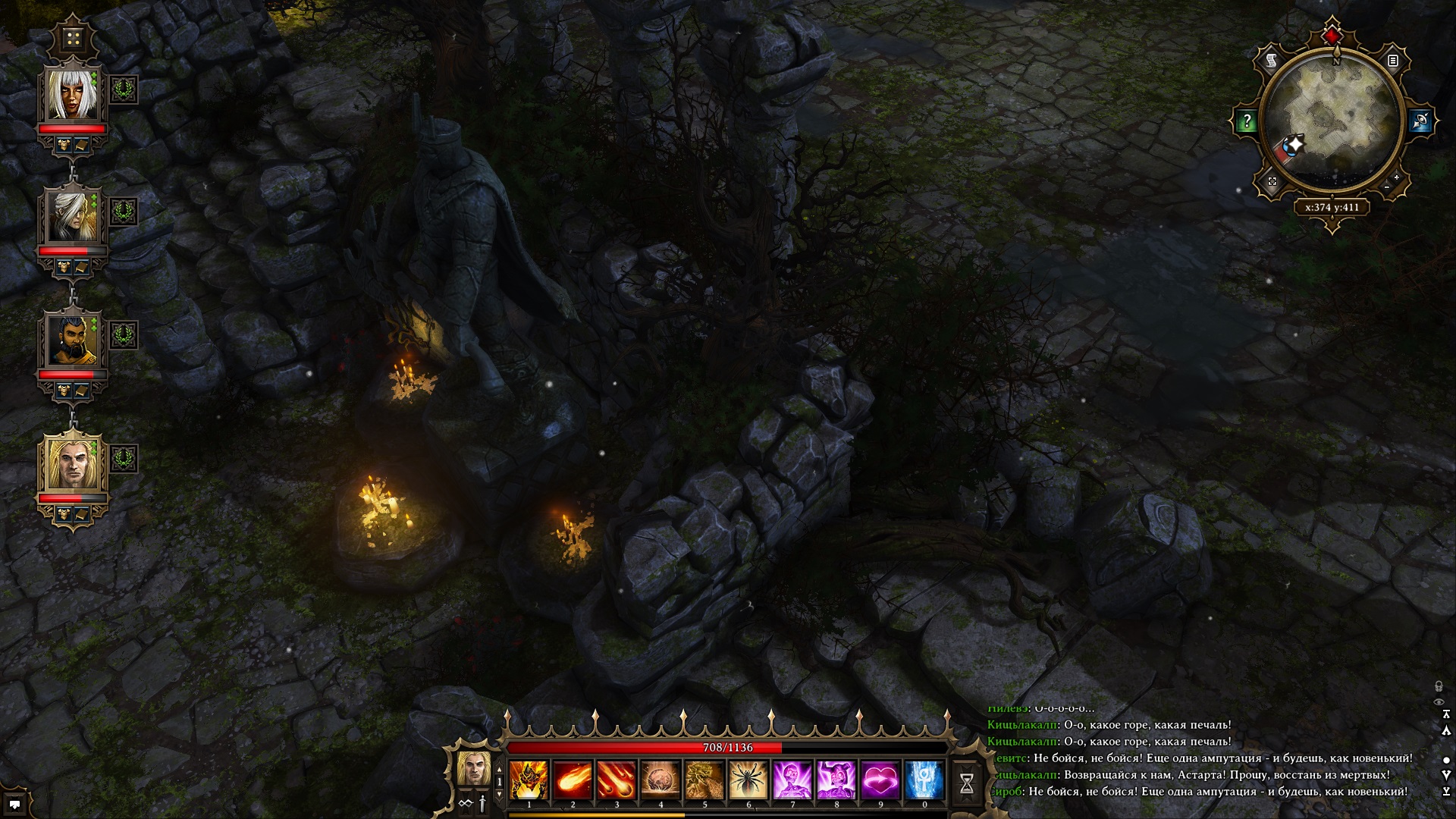The width and height of the screenshot is (1456, 819).
Task: Activate the boulder skill in slot 4
Action: tap(661, 780)
